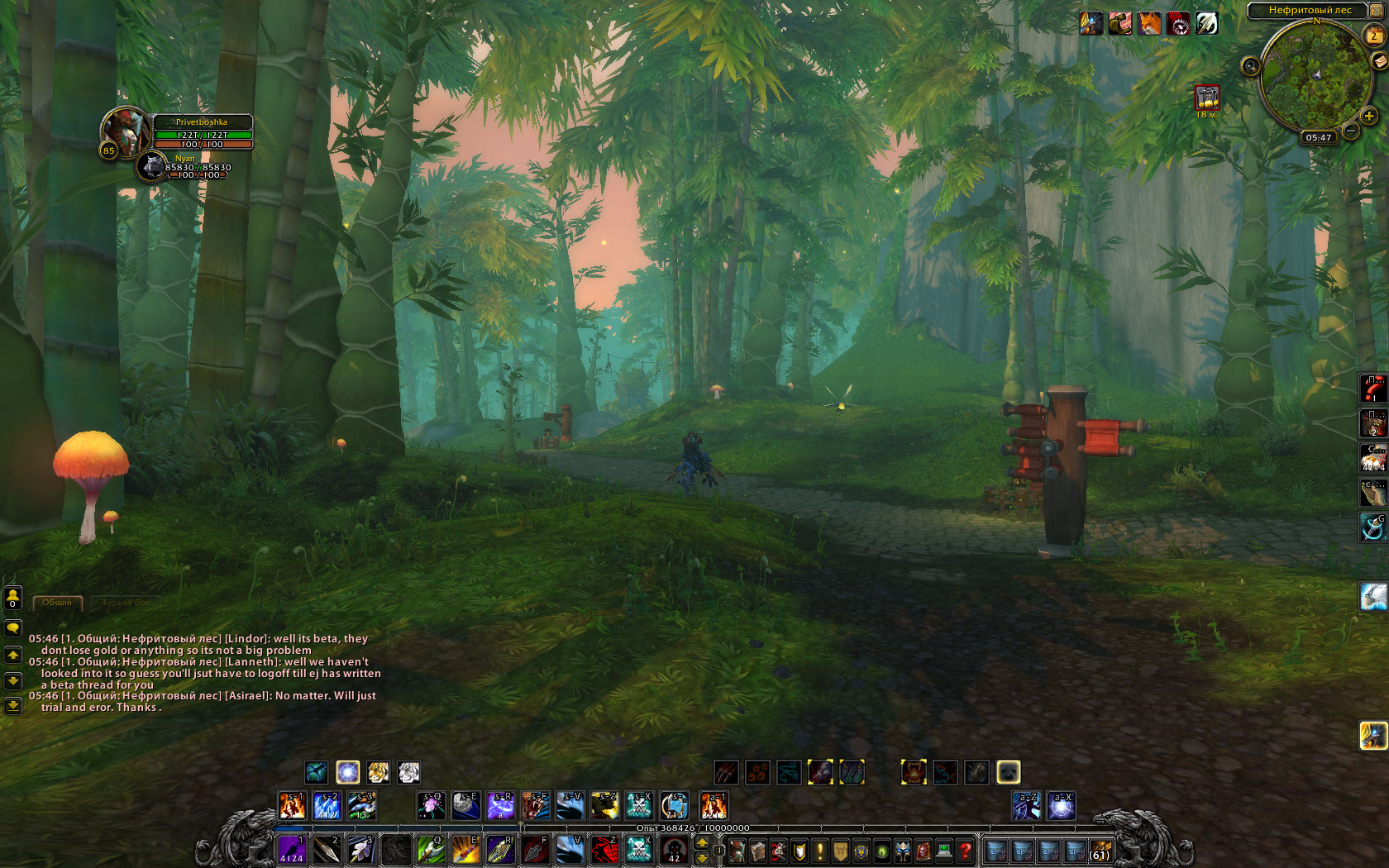Click the fox aspect buff icon
Screen dimensions: 1389x868
tap(1148, 23)
